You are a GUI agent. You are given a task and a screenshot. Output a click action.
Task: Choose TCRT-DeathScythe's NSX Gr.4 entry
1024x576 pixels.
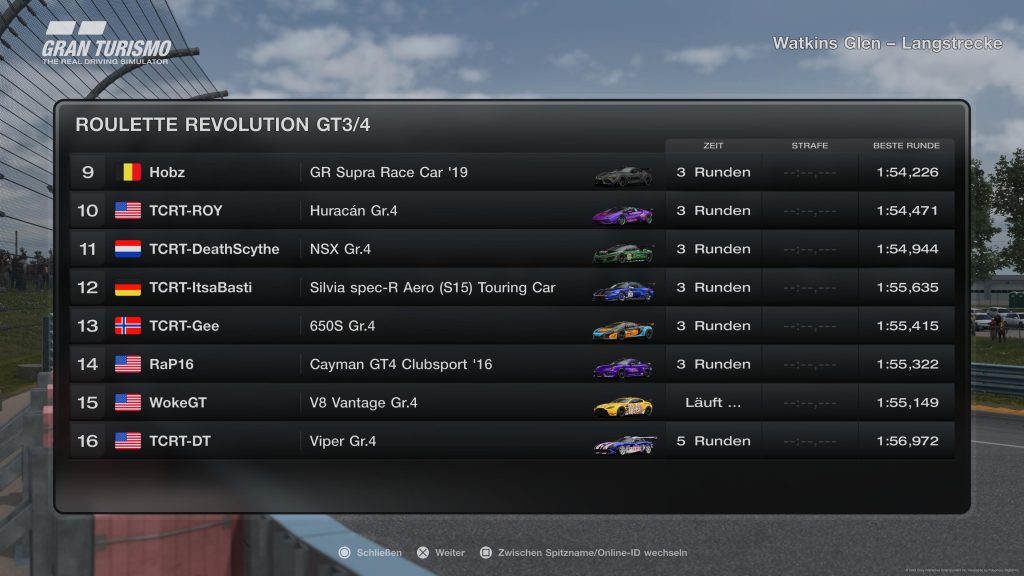[511, 249]
